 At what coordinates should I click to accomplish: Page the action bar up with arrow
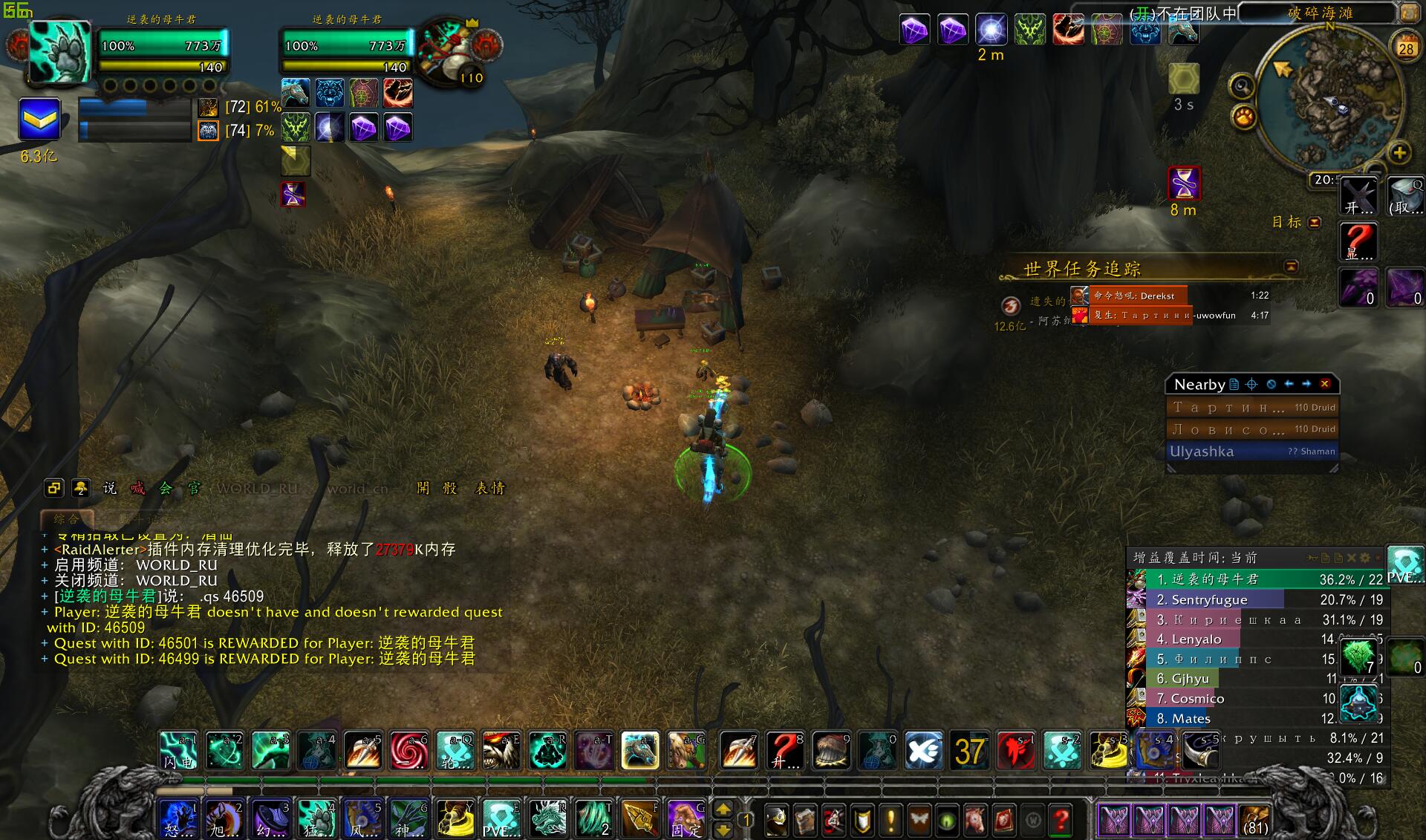[723, 810]
